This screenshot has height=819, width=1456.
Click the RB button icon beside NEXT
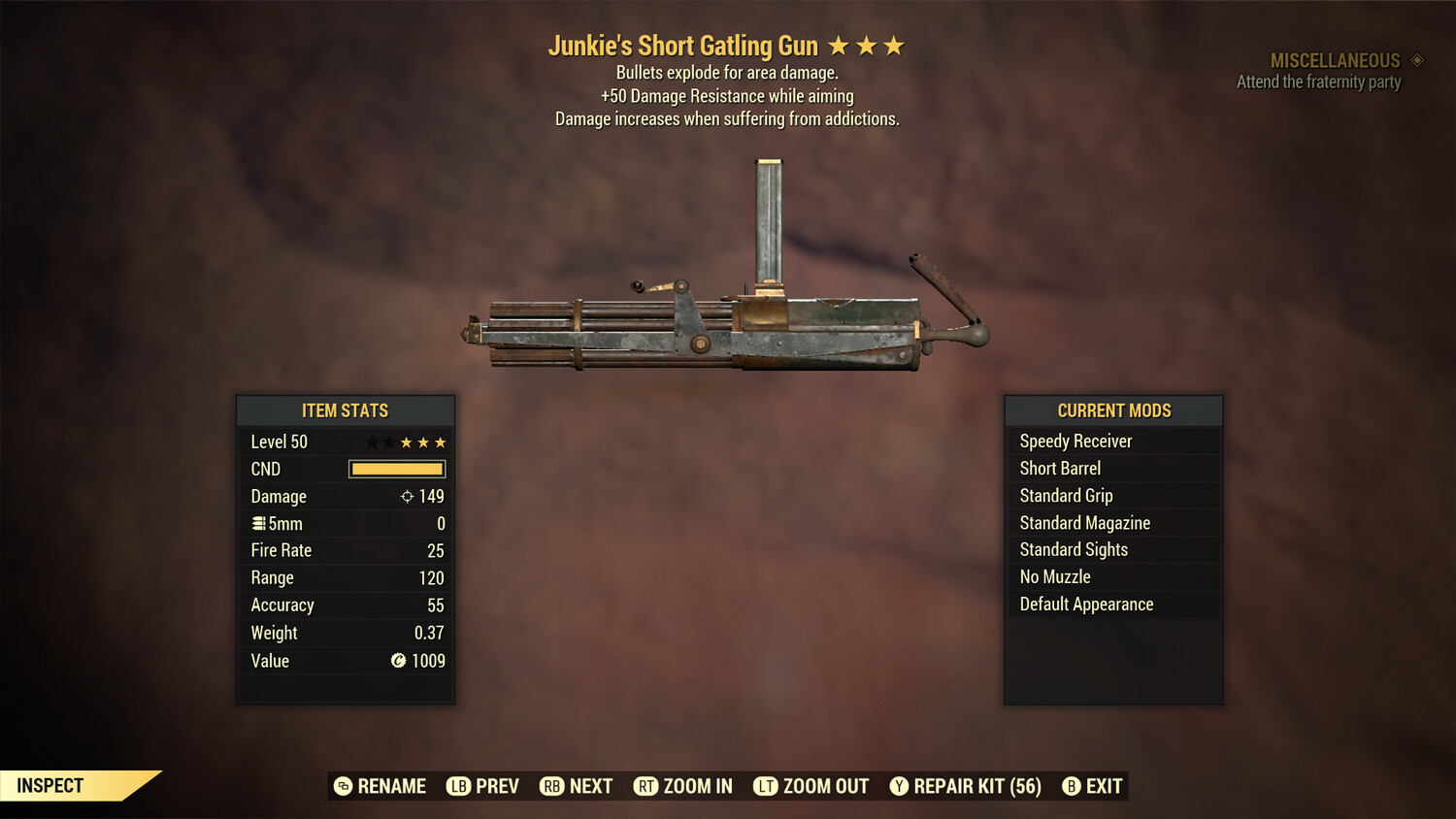pos(550,786)
